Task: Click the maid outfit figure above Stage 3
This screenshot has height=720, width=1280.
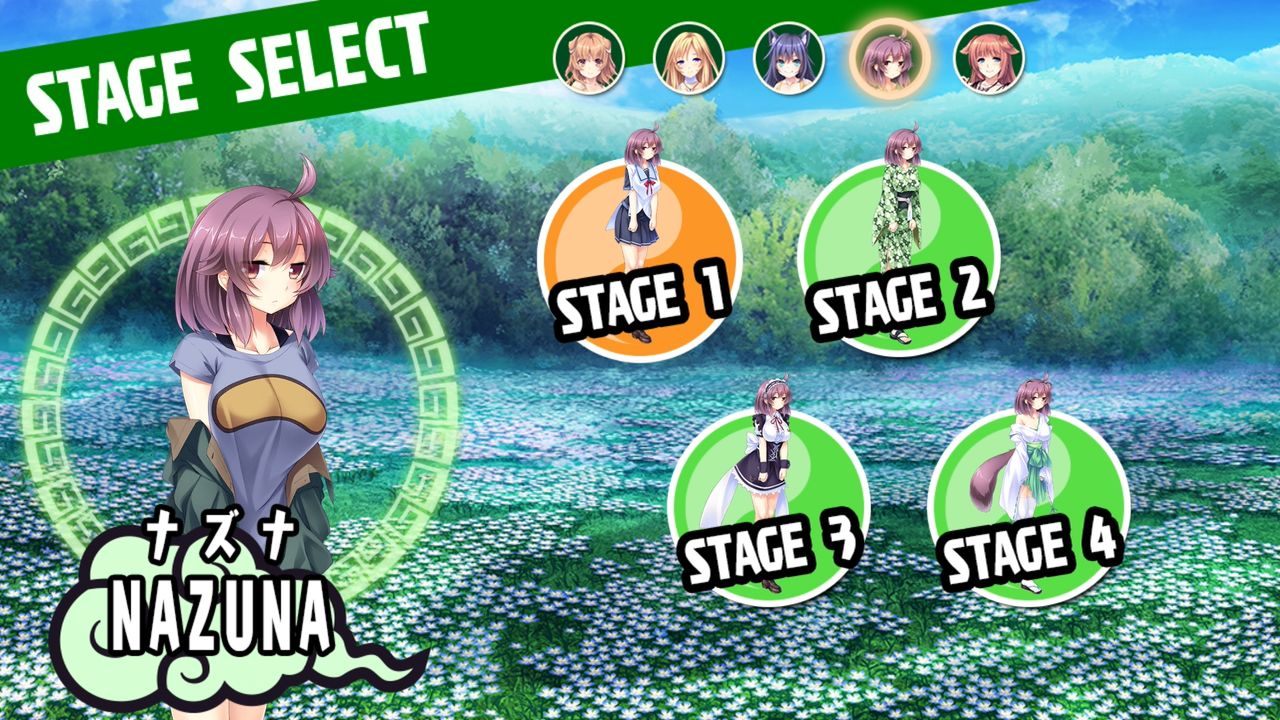Action: coord(770,450)
